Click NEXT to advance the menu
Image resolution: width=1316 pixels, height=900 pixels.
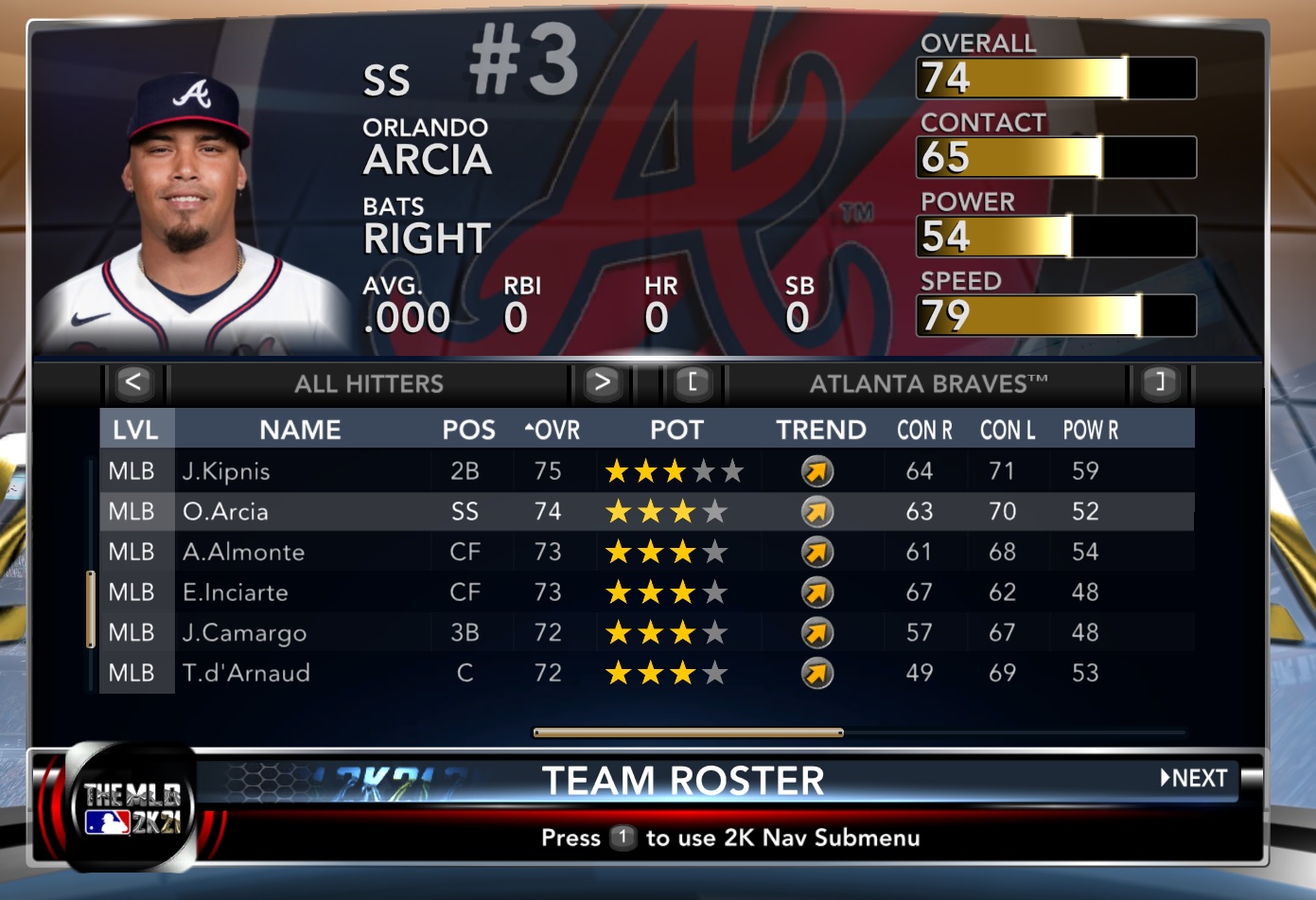1194,779
